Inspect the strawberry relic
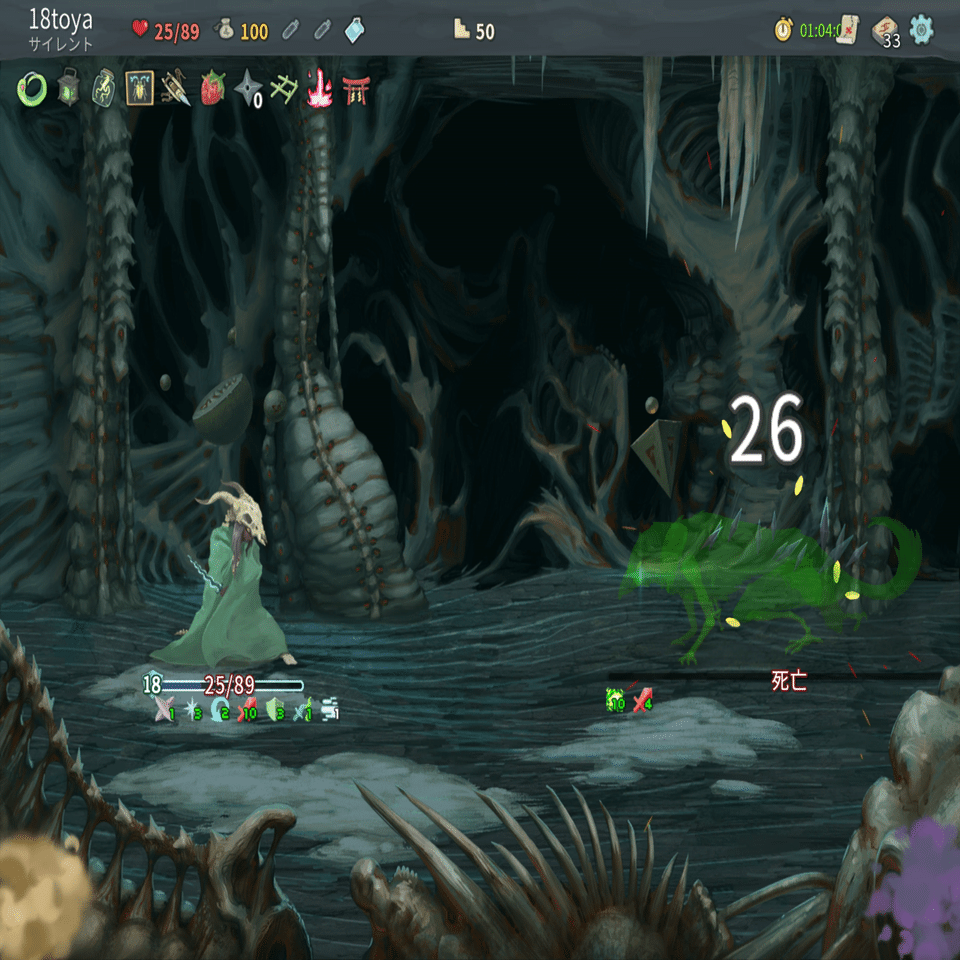960x960 pixels. coord(212,89)
